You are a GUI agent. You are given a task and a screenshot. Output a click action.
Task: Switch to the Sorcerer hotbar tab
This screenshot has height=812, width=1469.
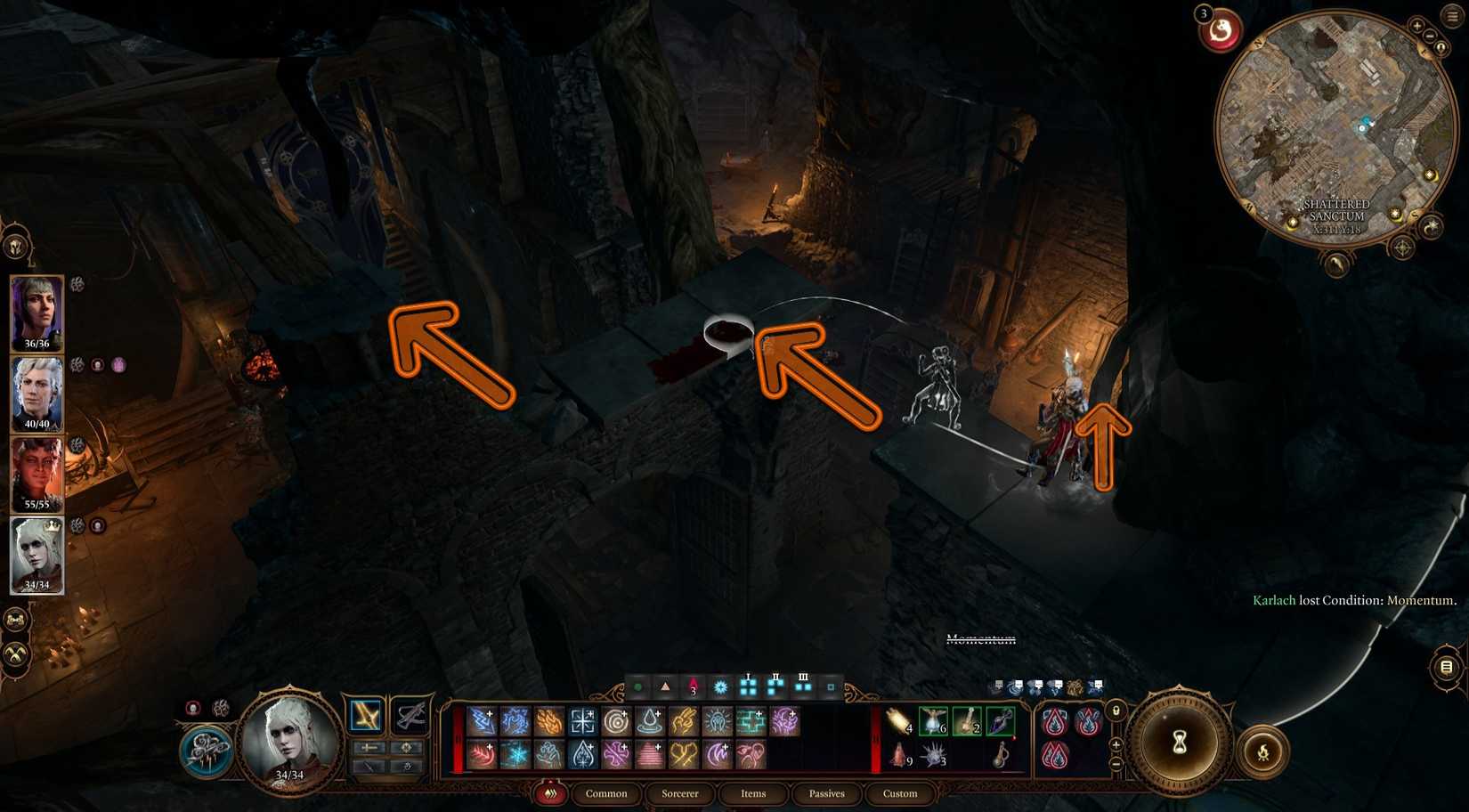tap(679, 794)
